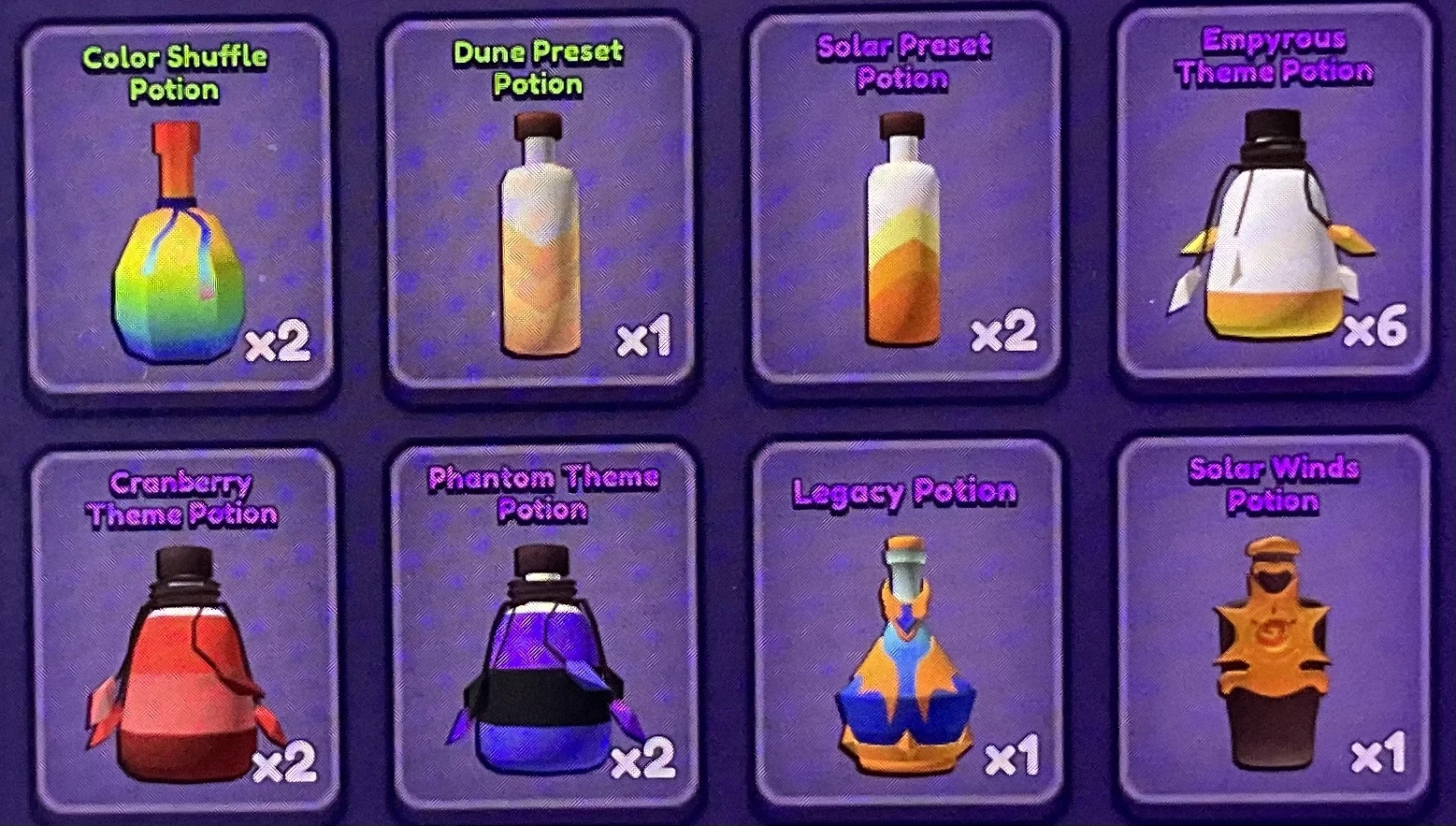Click the Cranberry Theme Potion title text
This screenshot has width=1456, height=826.
point(181,498)
